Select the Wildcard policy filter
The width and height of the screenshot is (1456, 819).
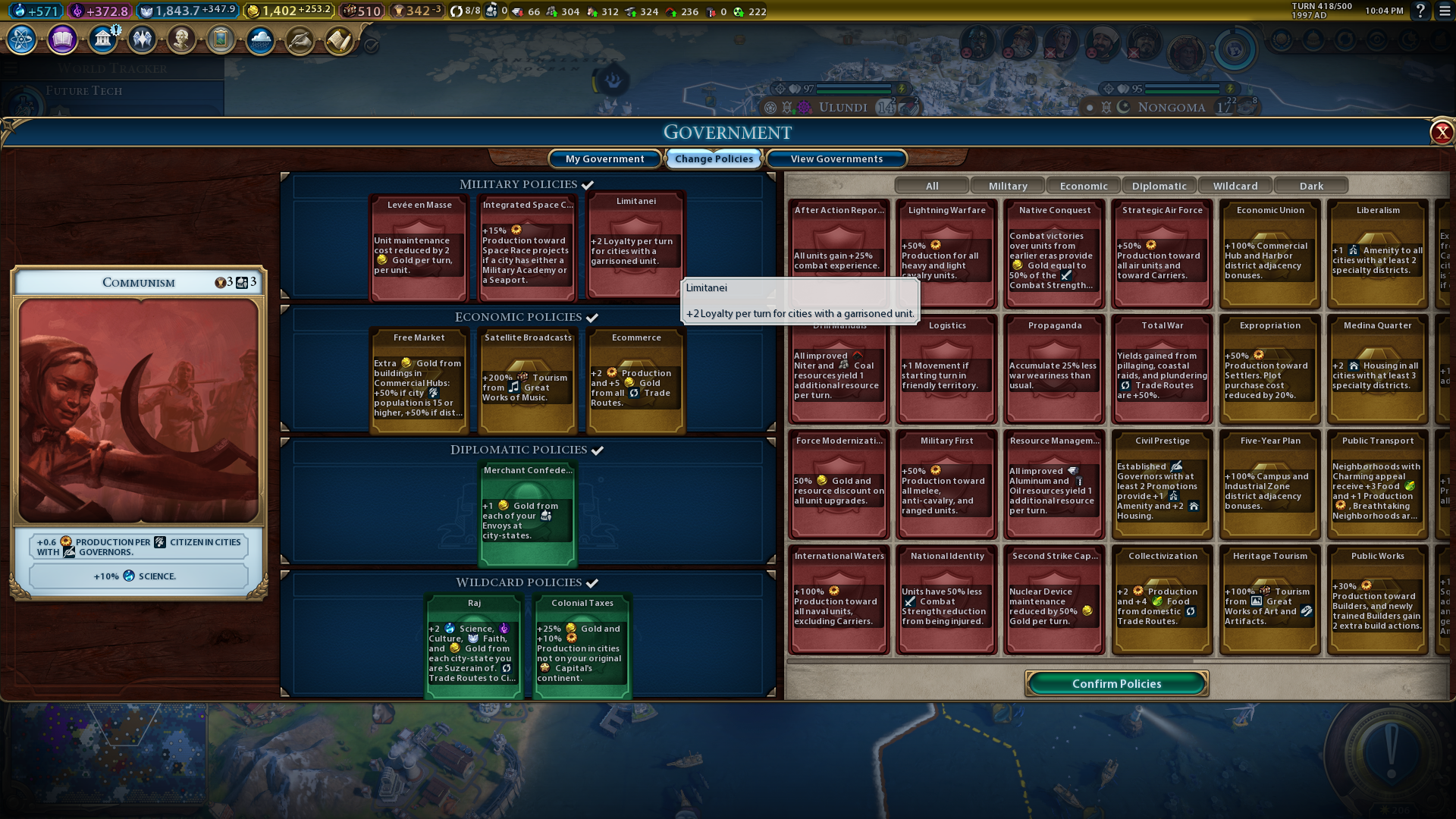pyautogui.click(x=1235, y=186)
